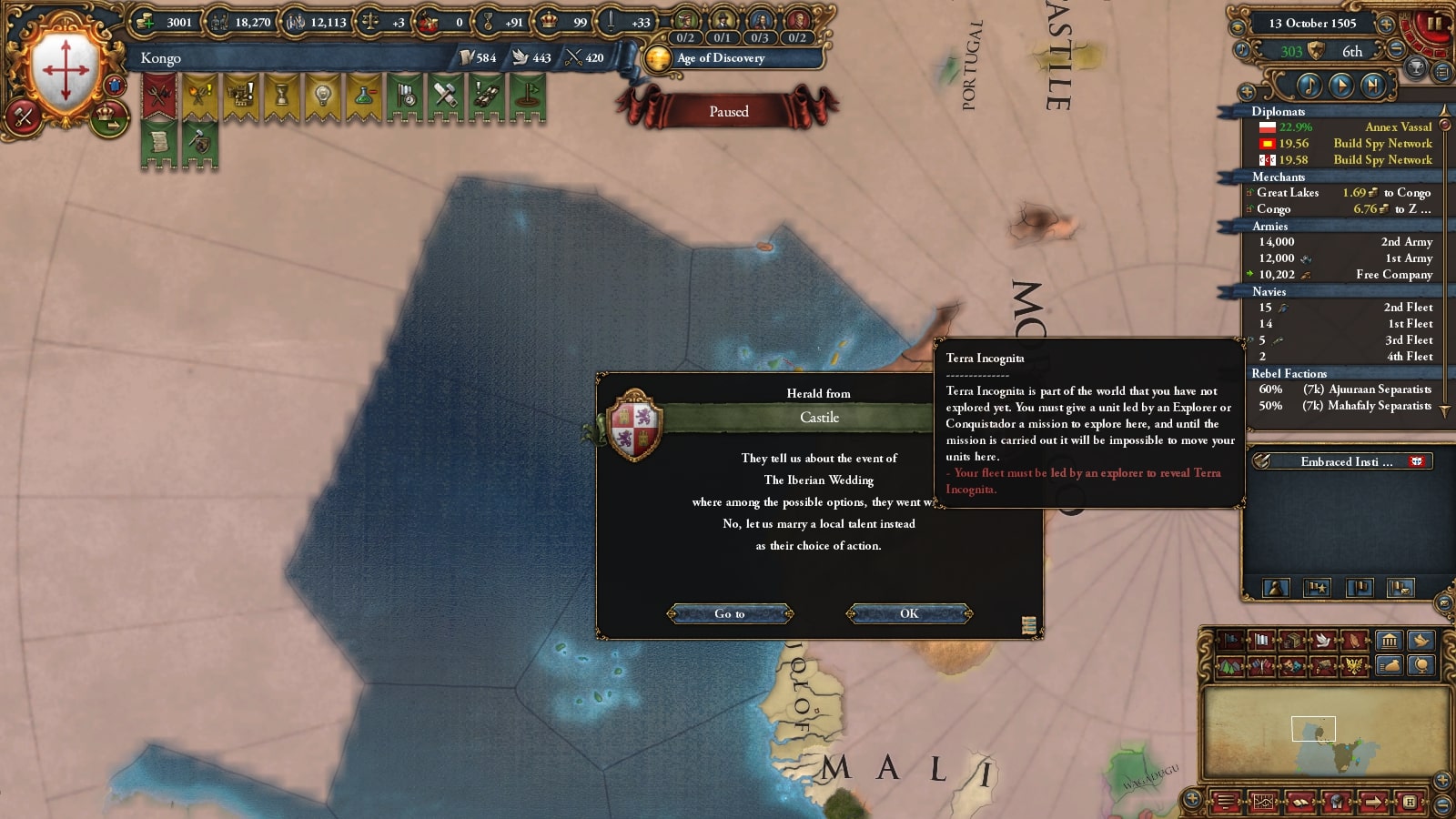Open the Annex Vassal diplomat entry
Image resolution: width=1456 pixels, height=819 pixels.
coord(1345,127)
